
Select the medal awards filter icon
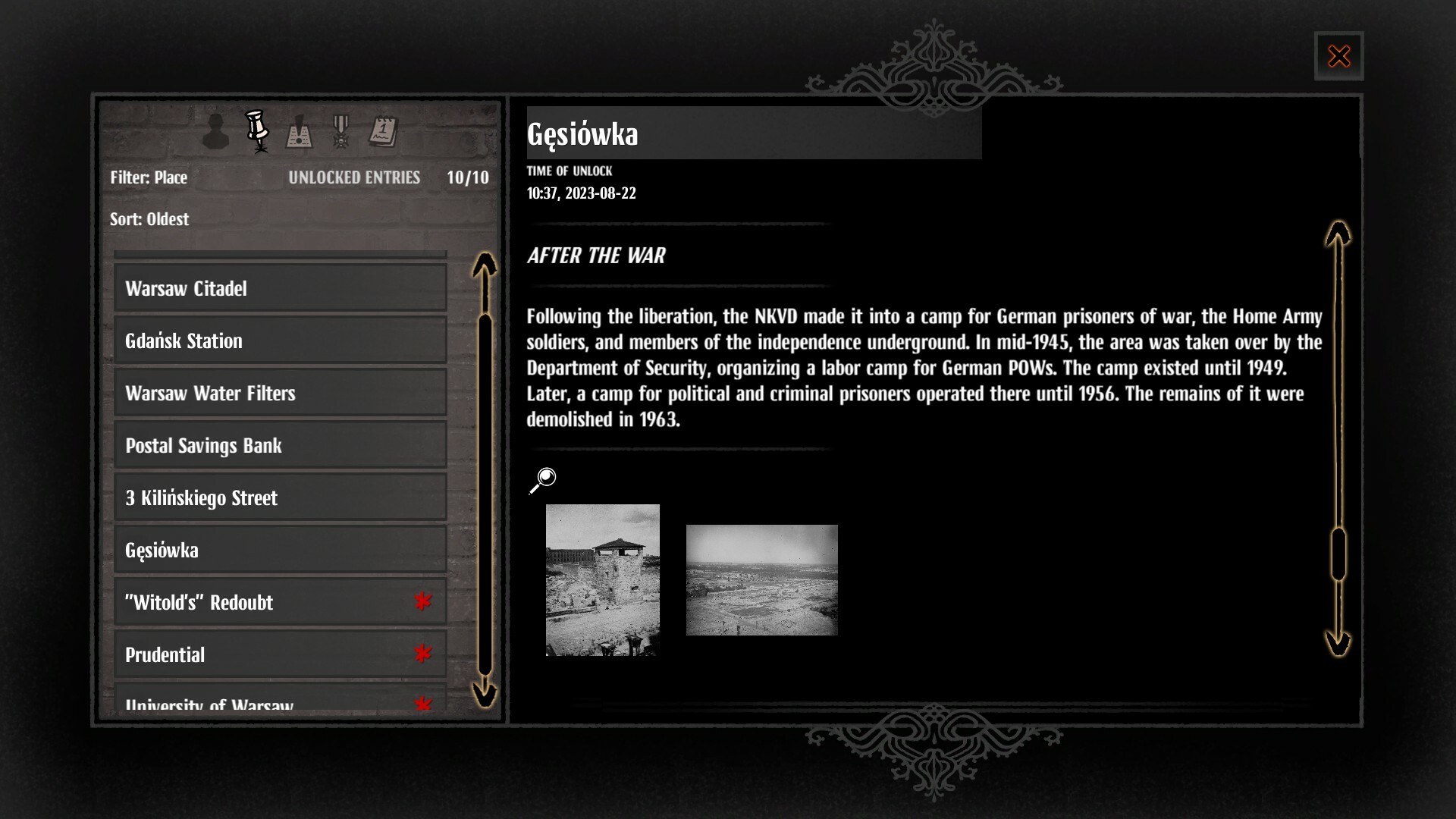point(341,132)
